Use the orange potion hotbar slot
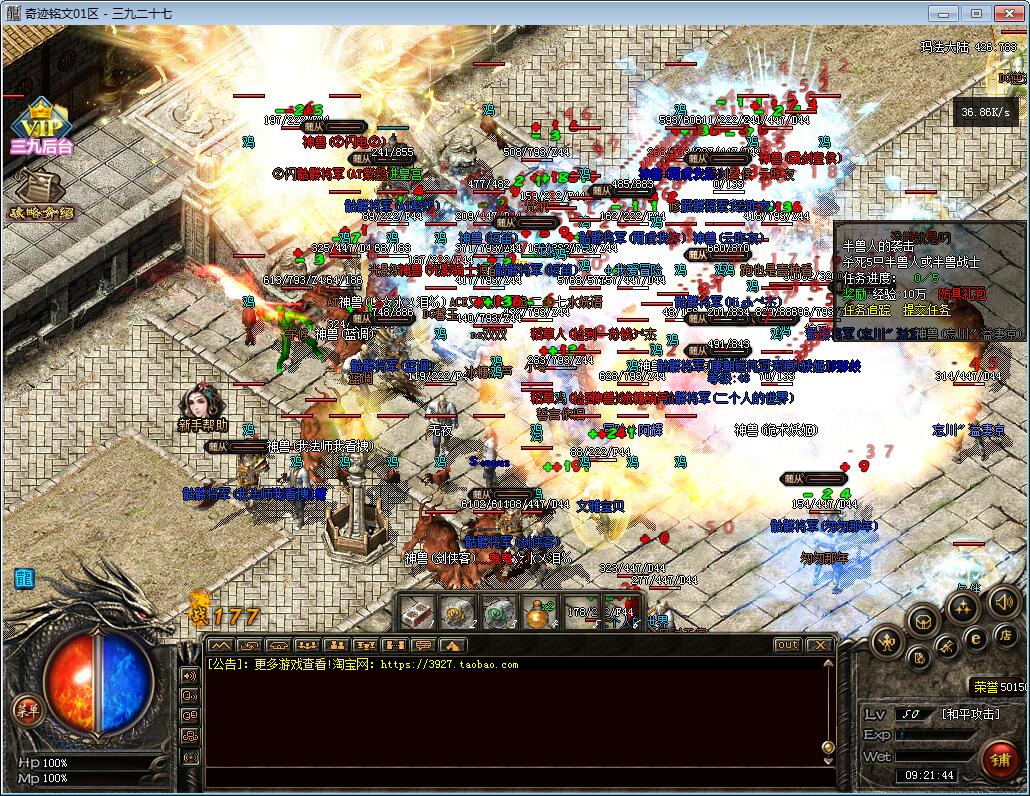The image size is (1030, 796). pyautogui.click(x=540, y=611)
